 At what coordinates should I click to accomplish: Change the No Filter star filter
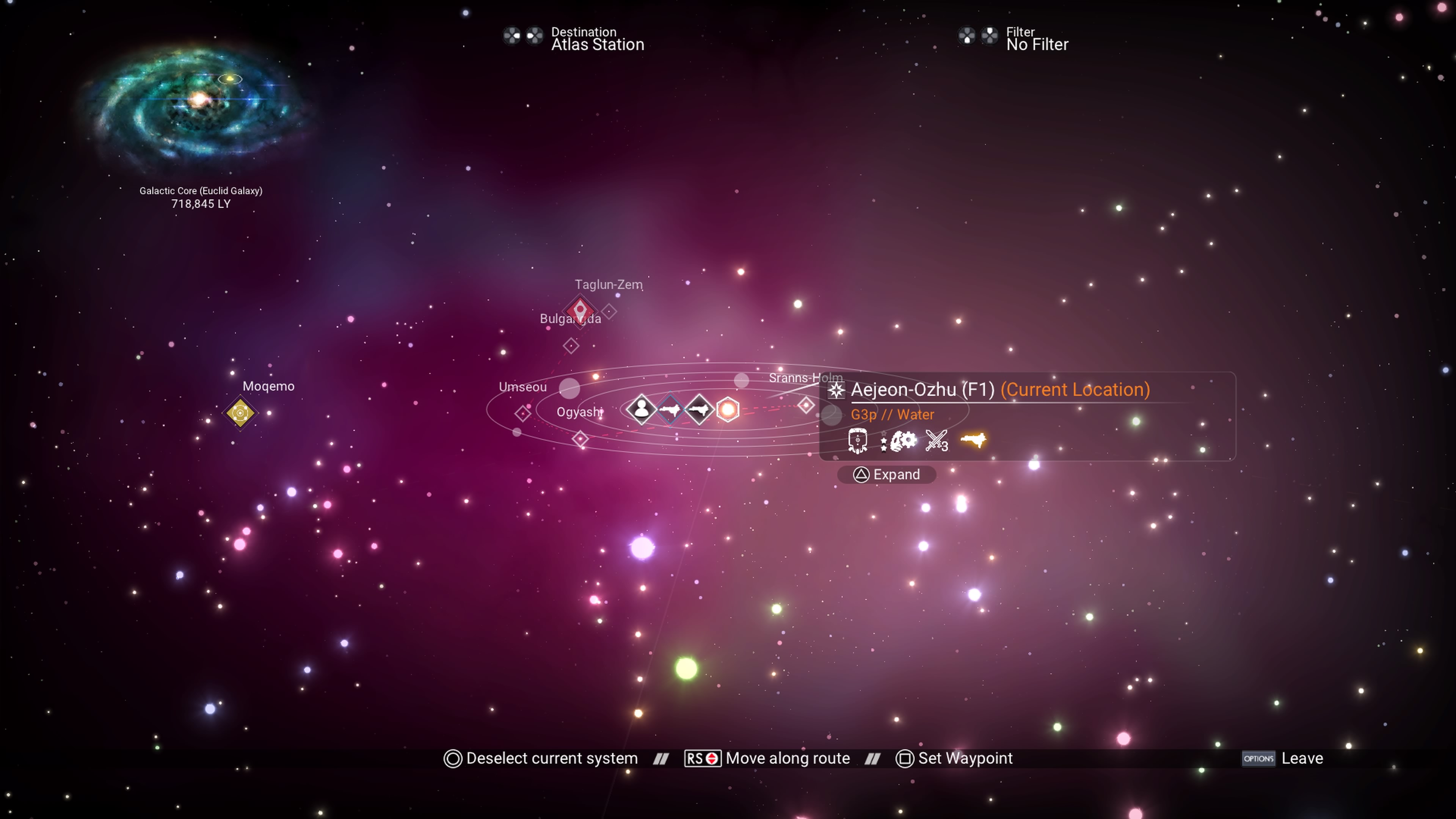tap(1037, 39)
